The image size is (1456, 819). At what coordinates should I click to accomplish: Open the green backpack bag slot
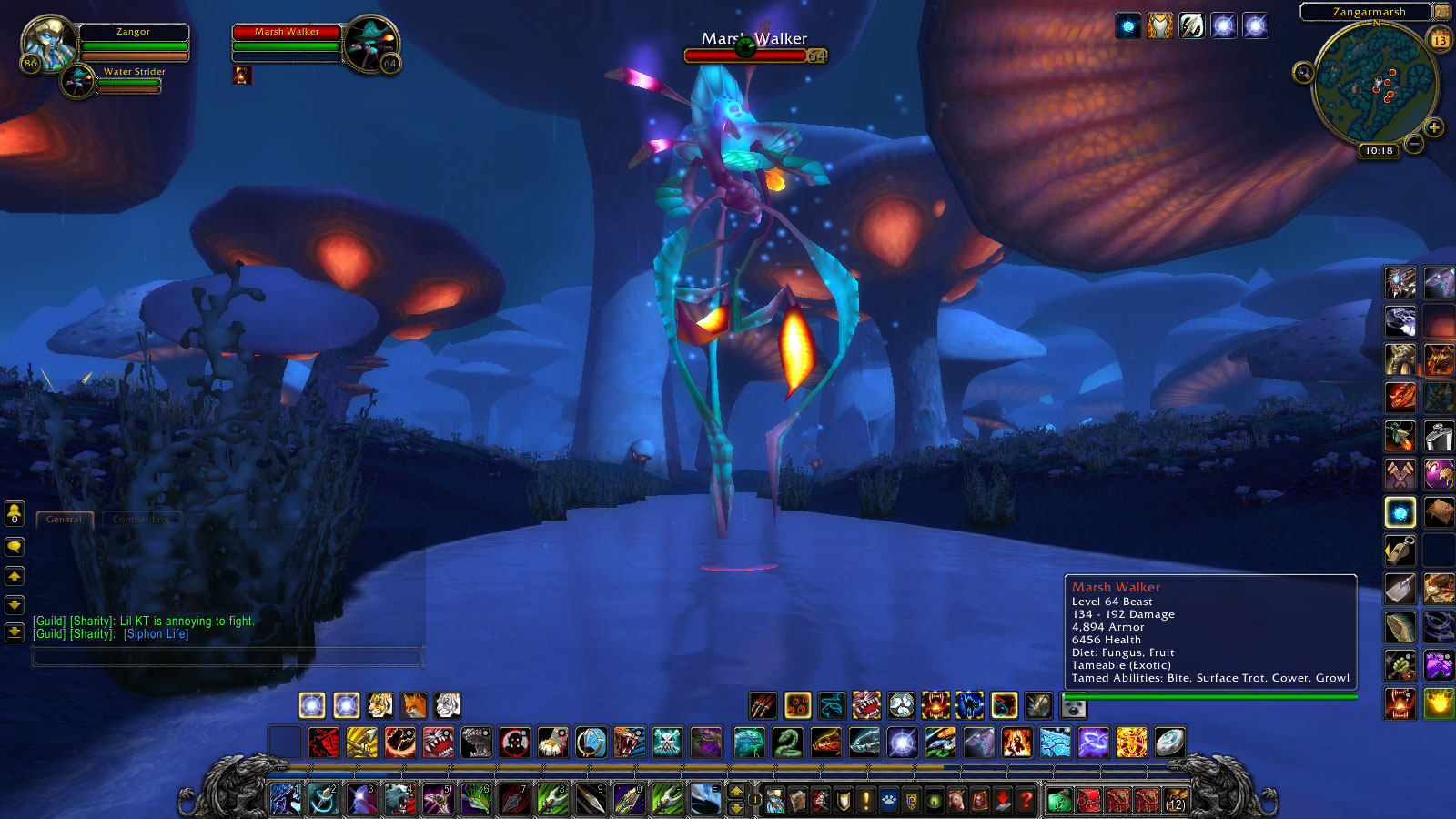coord(1058,800)
